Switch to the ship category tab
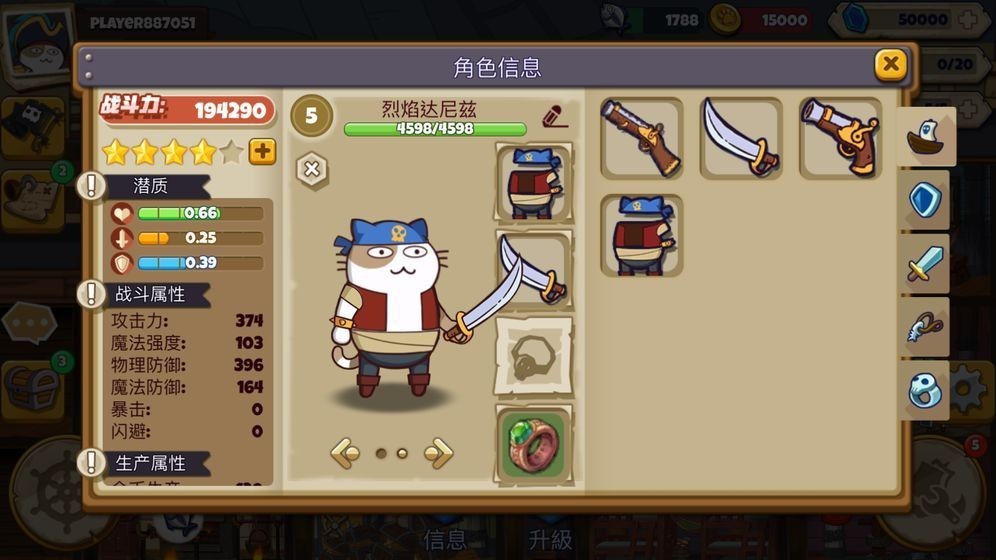This screenshot has width=996, height=560. click(x=925, y=138)
